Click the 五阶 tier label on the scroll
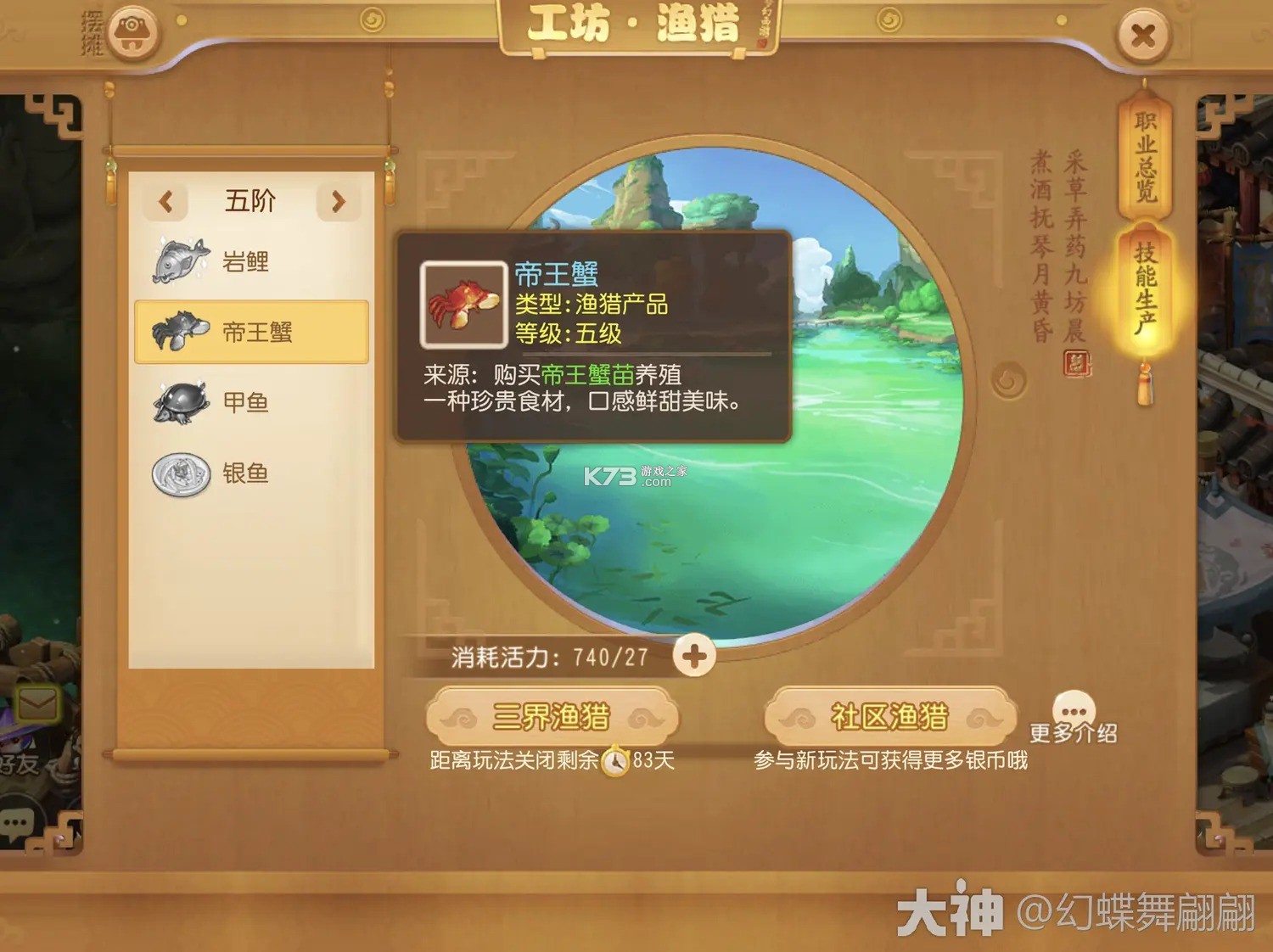Viewport: 1273px width, 952px height. (x=250, y=201)
